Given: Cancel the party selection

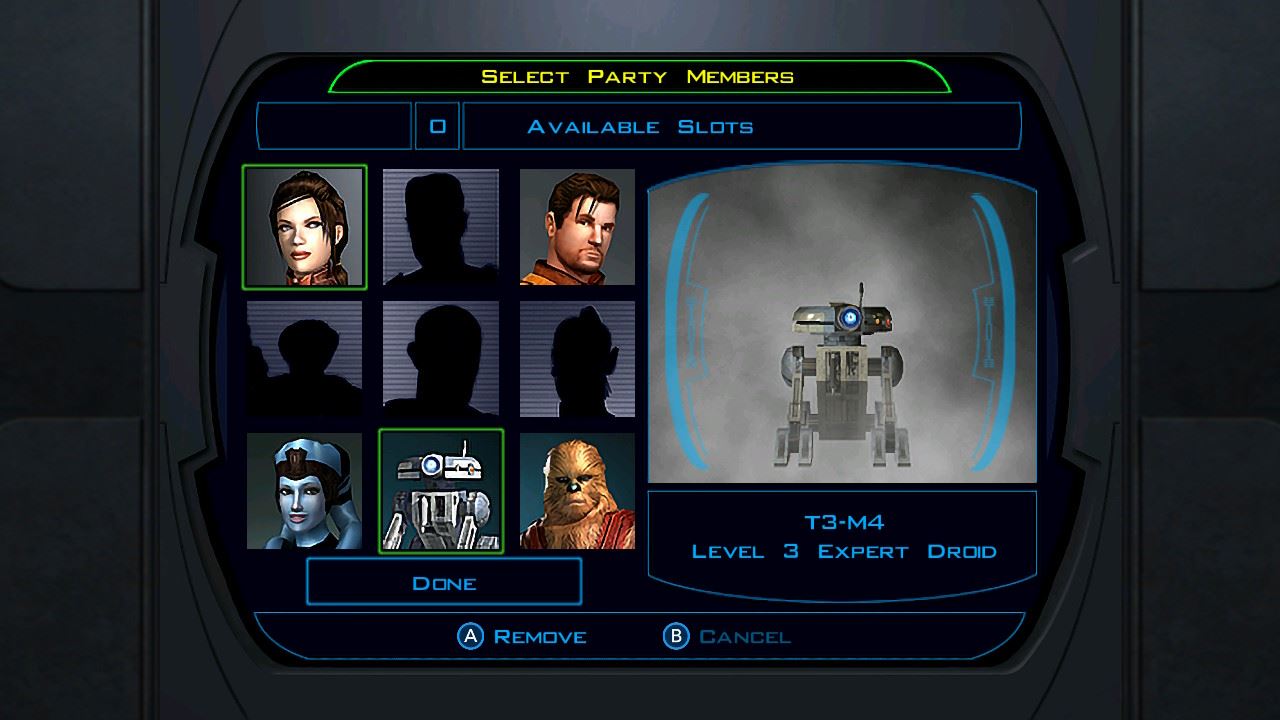Looking at the screenshot, I should [x=727, y=636].
